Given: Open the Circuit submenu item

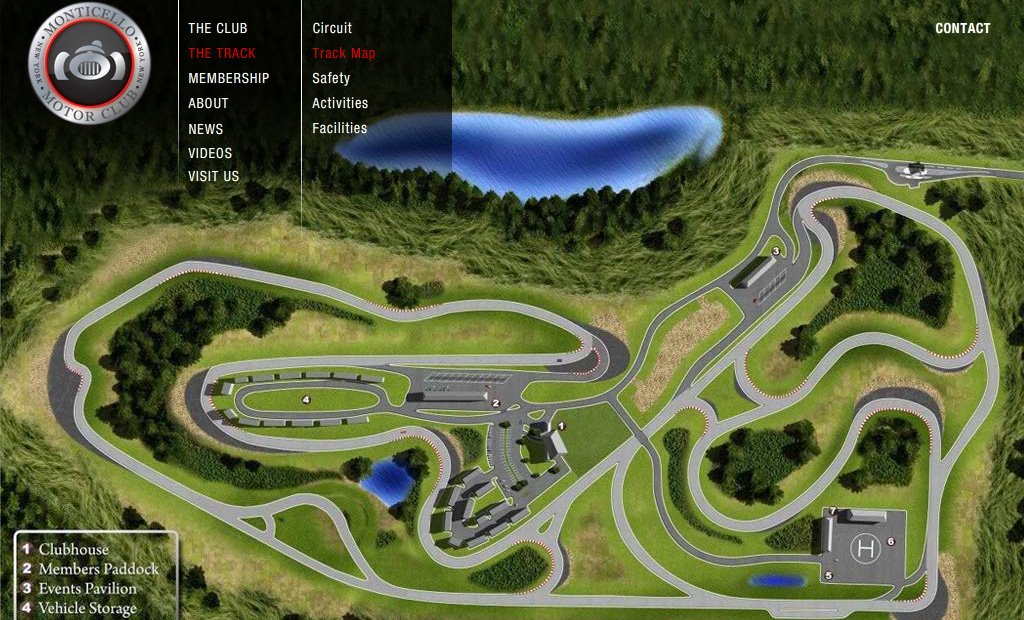Looking at the screenshot, I should pos(332,28).
